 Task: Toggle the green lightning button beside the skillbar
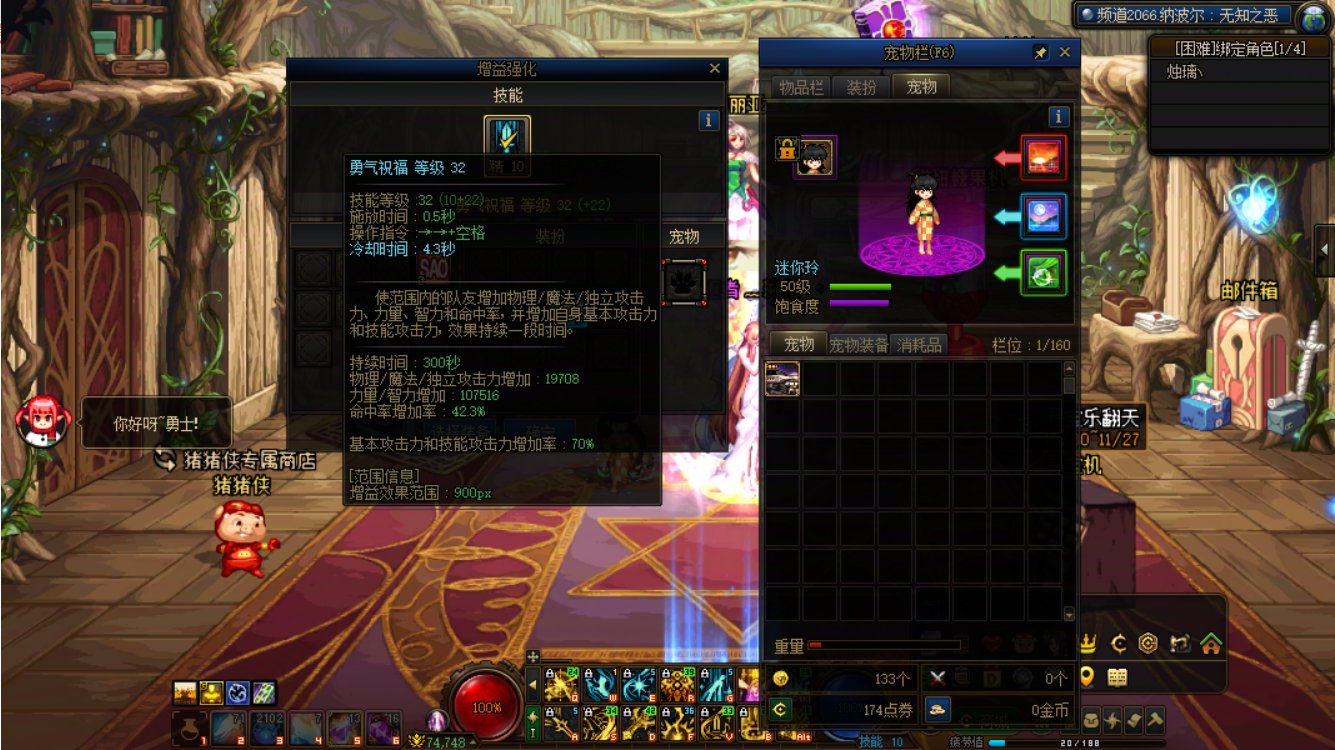(533, 720)
